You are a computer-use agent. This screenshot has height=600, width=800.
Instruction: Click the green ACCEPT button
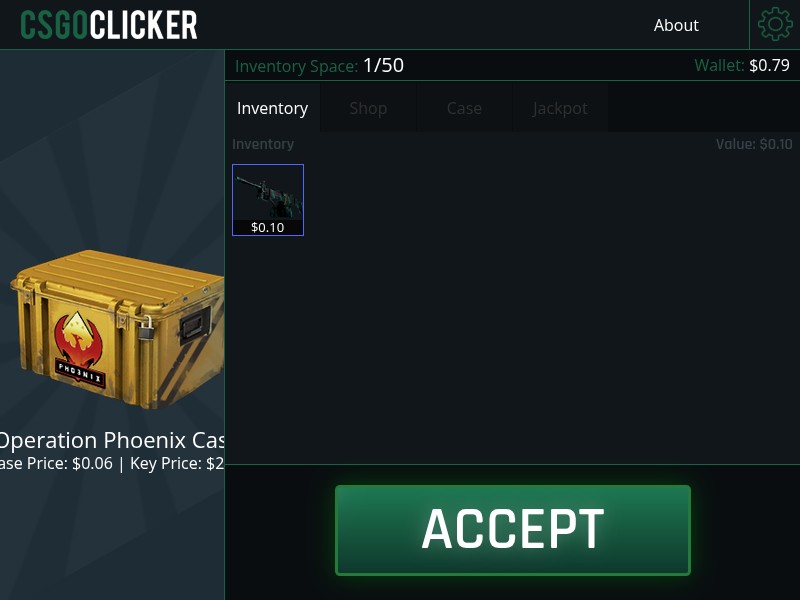coord(512,530)
